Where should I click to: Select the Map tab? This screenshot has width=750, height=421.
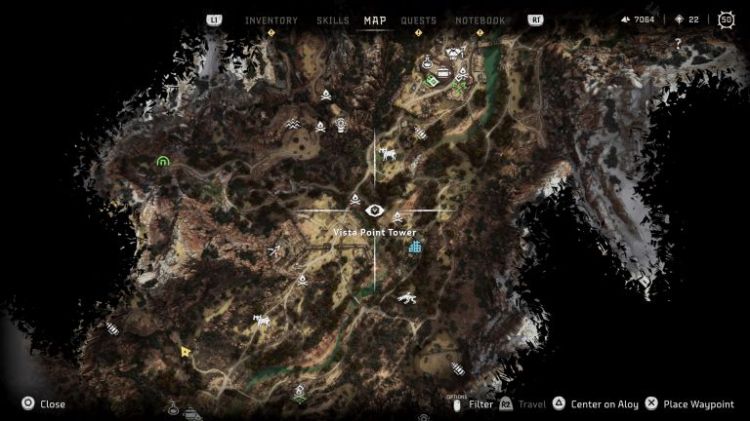(375, 20)
